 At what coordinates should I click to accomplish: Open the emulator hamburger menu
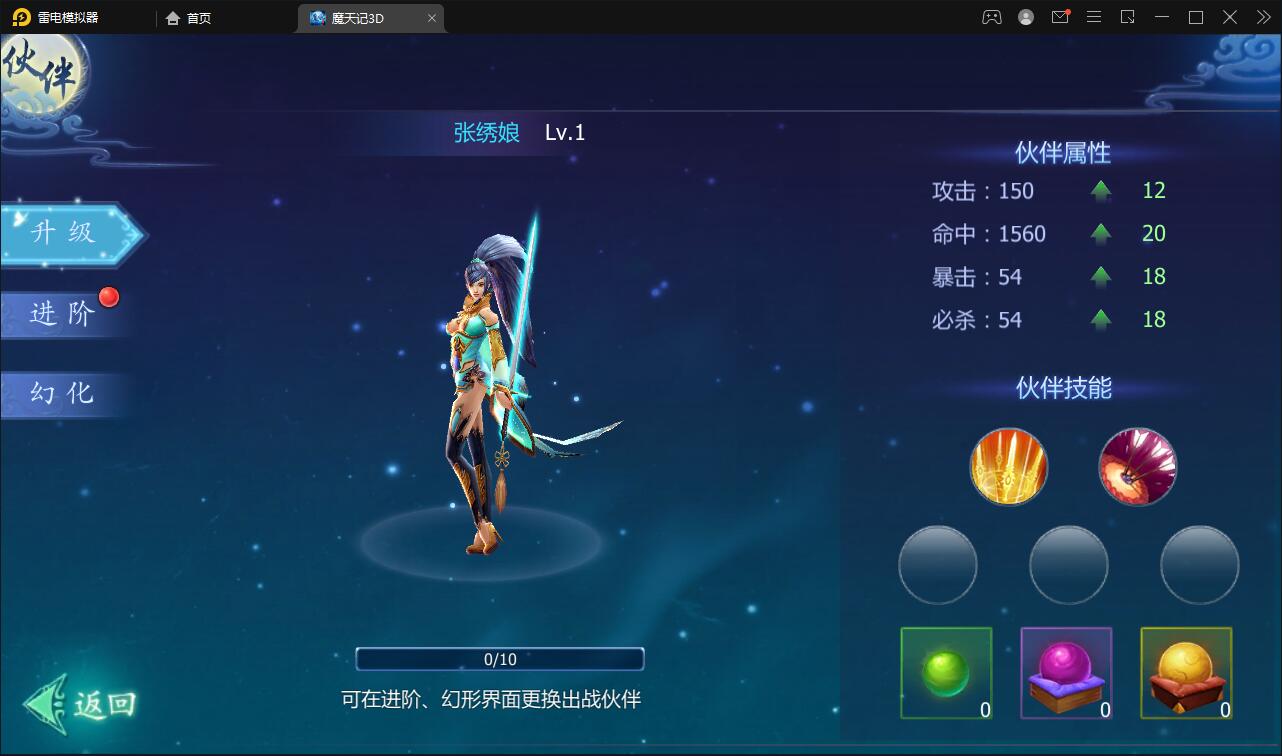[x=1094, y=17]
